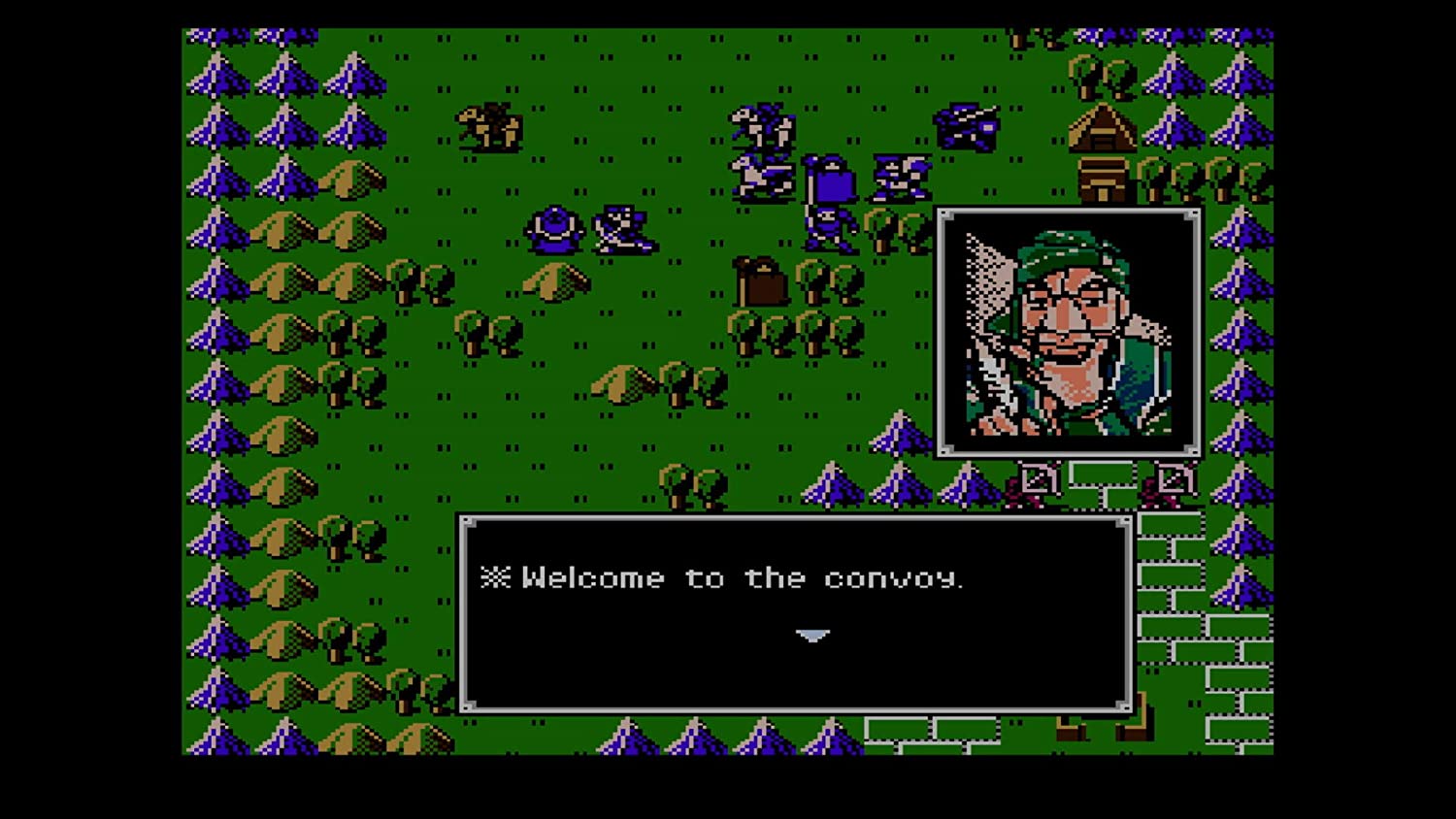Advance the dialogue with the down arrow
Viewport: 1456px width, 819px height.
pyautogui.click(x=811, y=637)
